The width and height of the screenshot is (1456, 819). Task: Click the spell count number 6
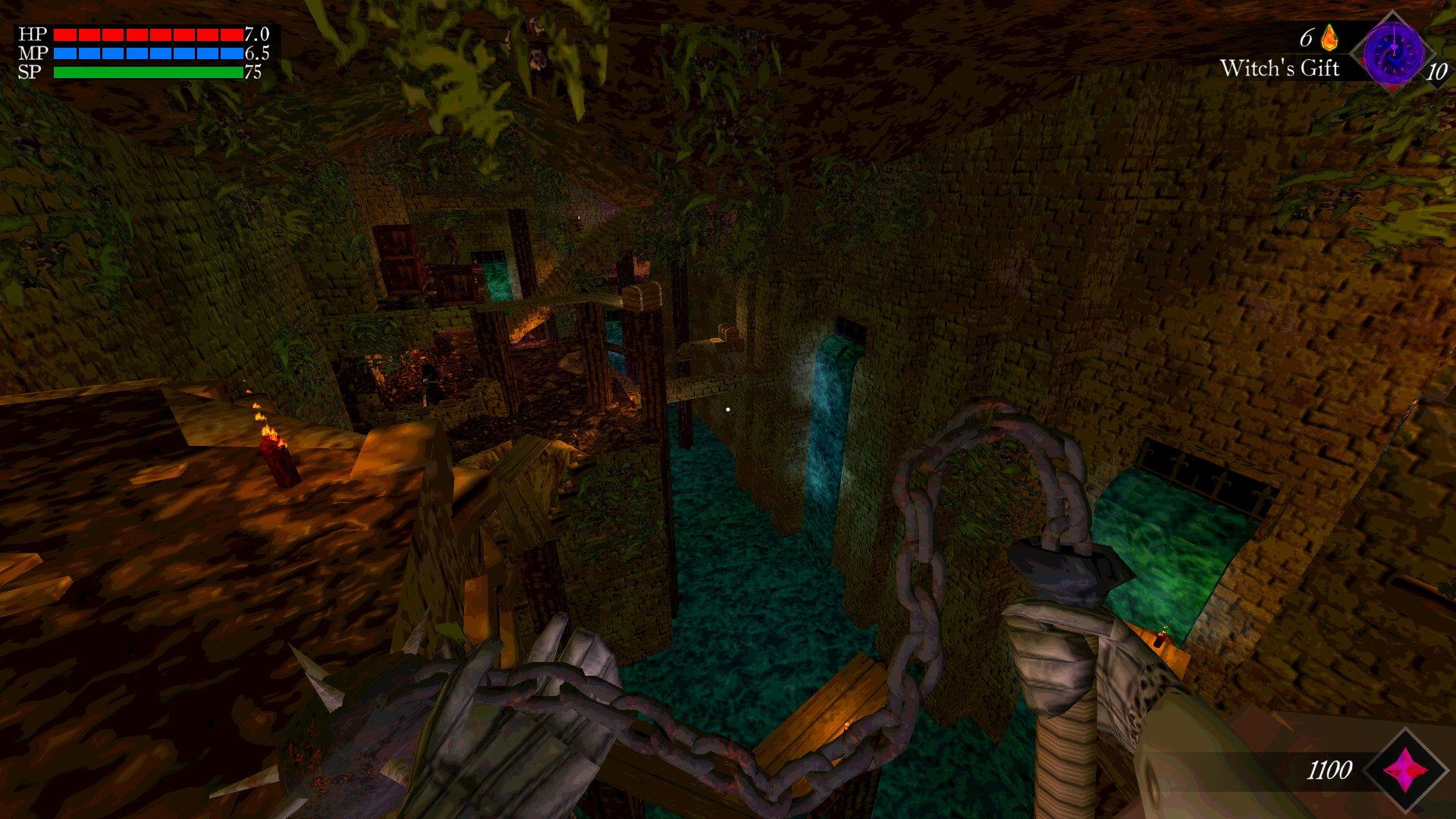(x=1306, y=35)
